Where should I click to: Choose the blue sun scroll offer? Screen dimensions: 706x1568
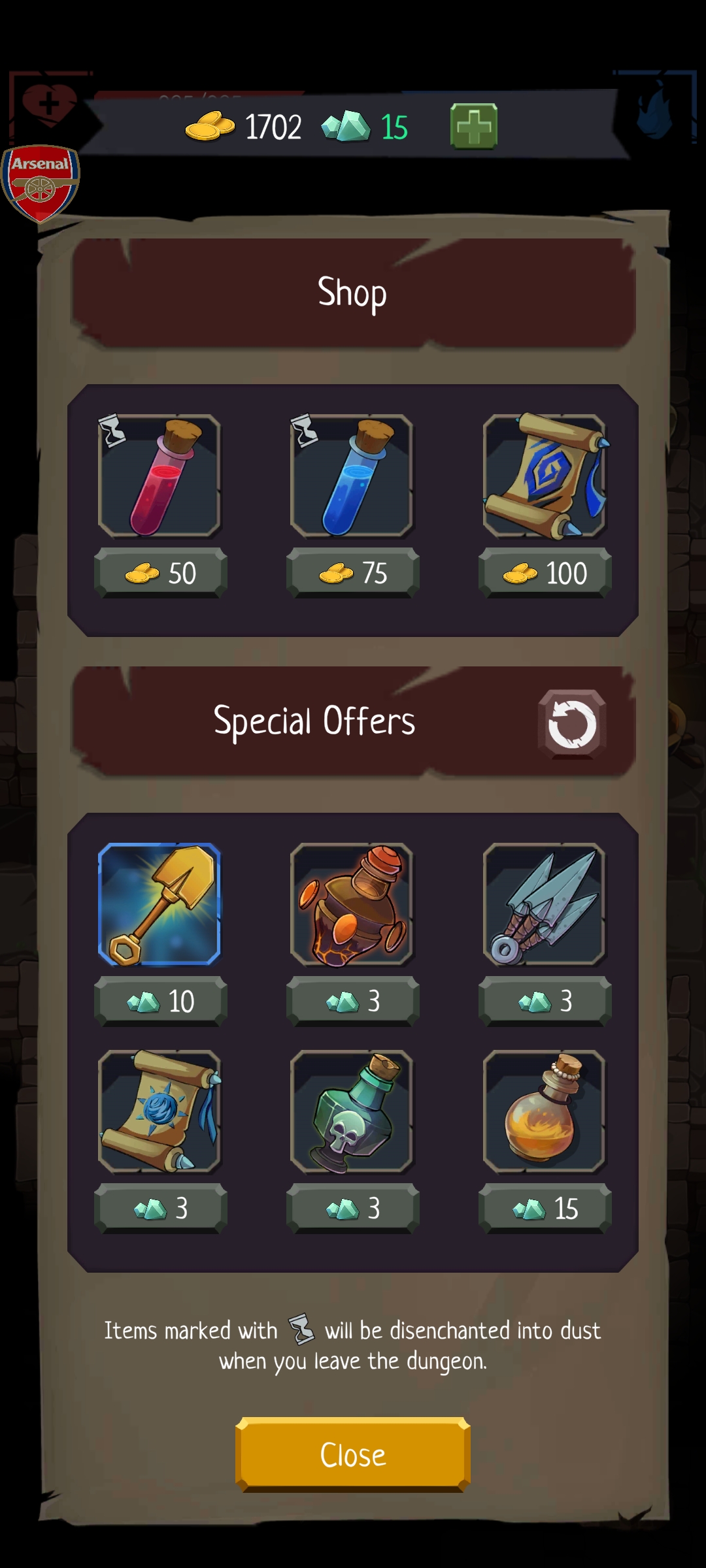[160, 1111]
